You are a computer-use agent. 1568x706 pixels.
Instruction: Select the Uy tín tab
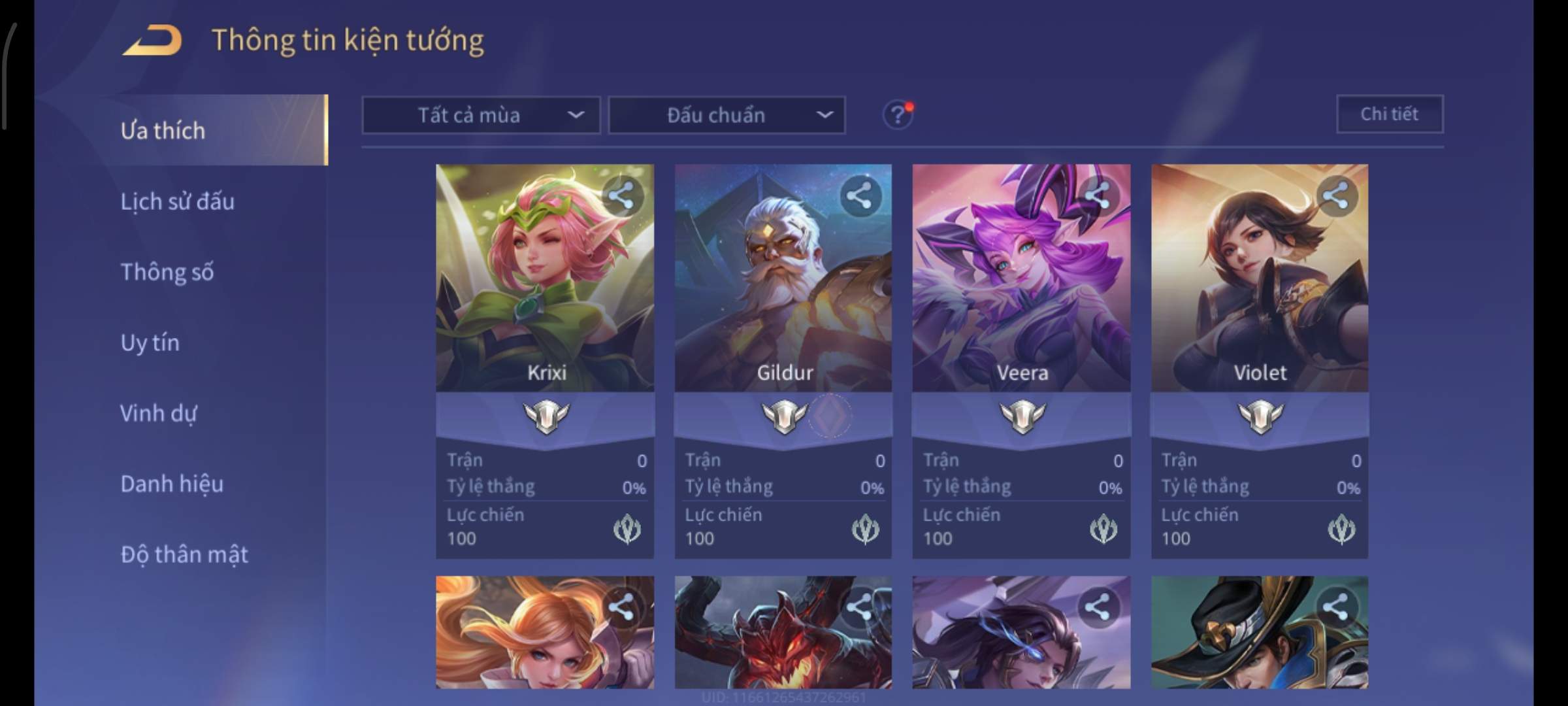(150, 343)
